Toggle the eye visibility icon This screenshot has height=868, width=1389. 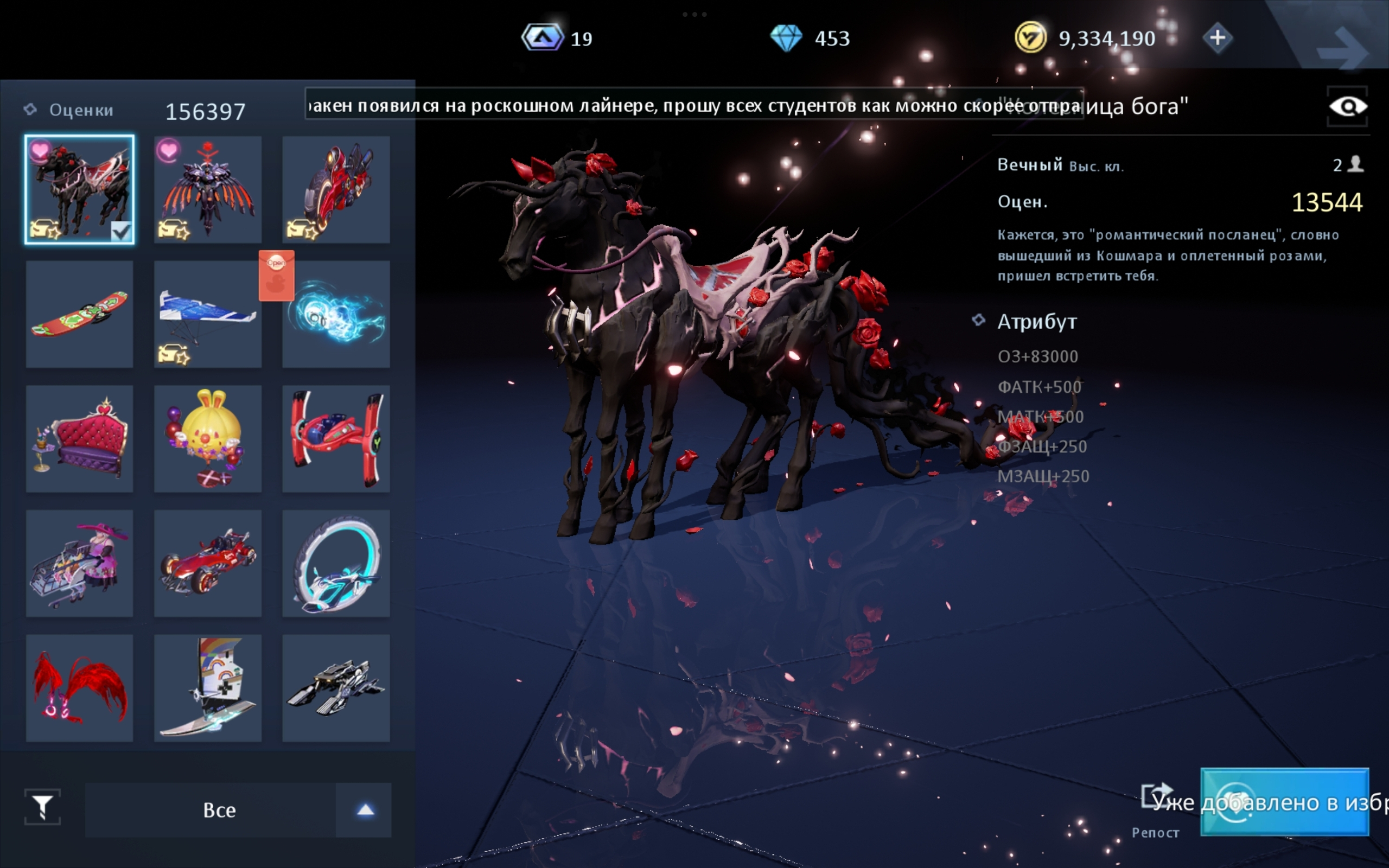tap(1347, 107)
